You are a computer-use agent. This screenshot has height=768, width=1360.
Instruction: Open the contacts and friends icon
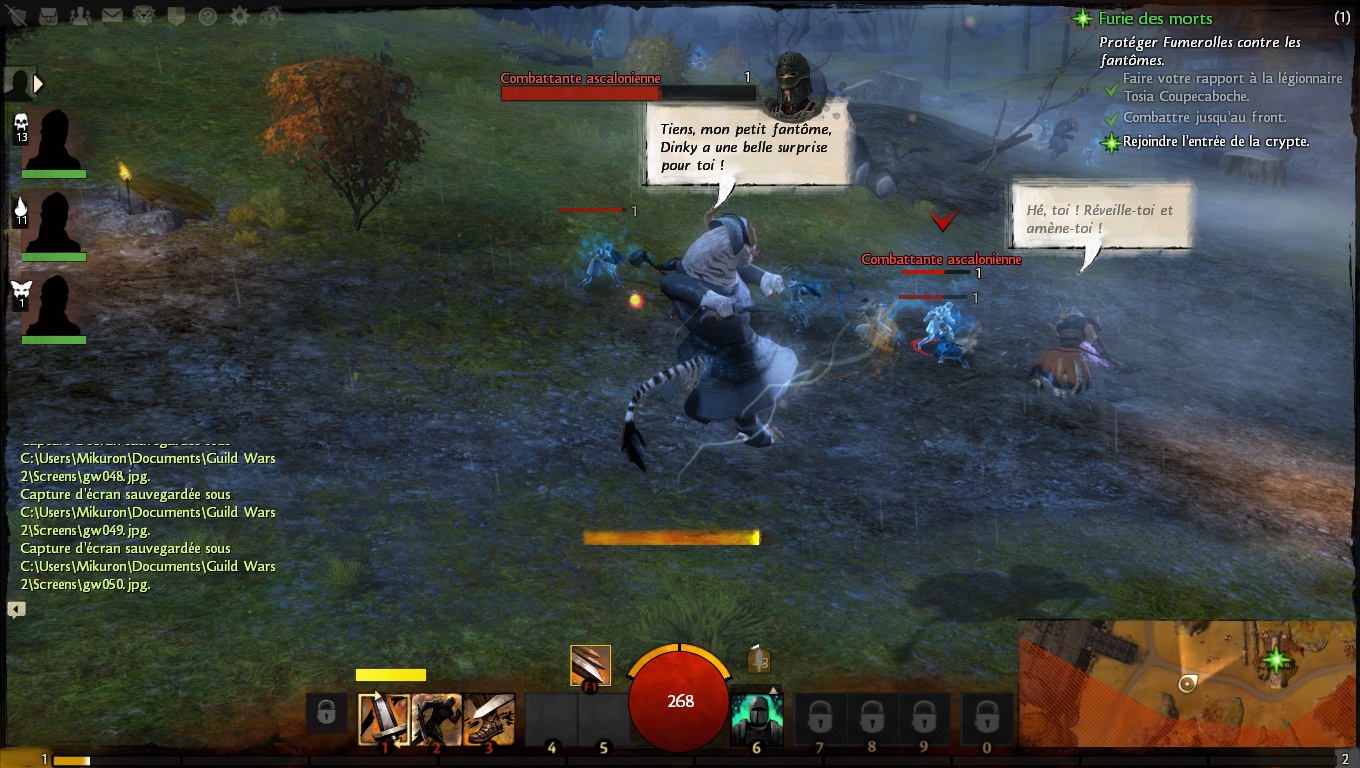pyautogui.click(x=82, y=15)
